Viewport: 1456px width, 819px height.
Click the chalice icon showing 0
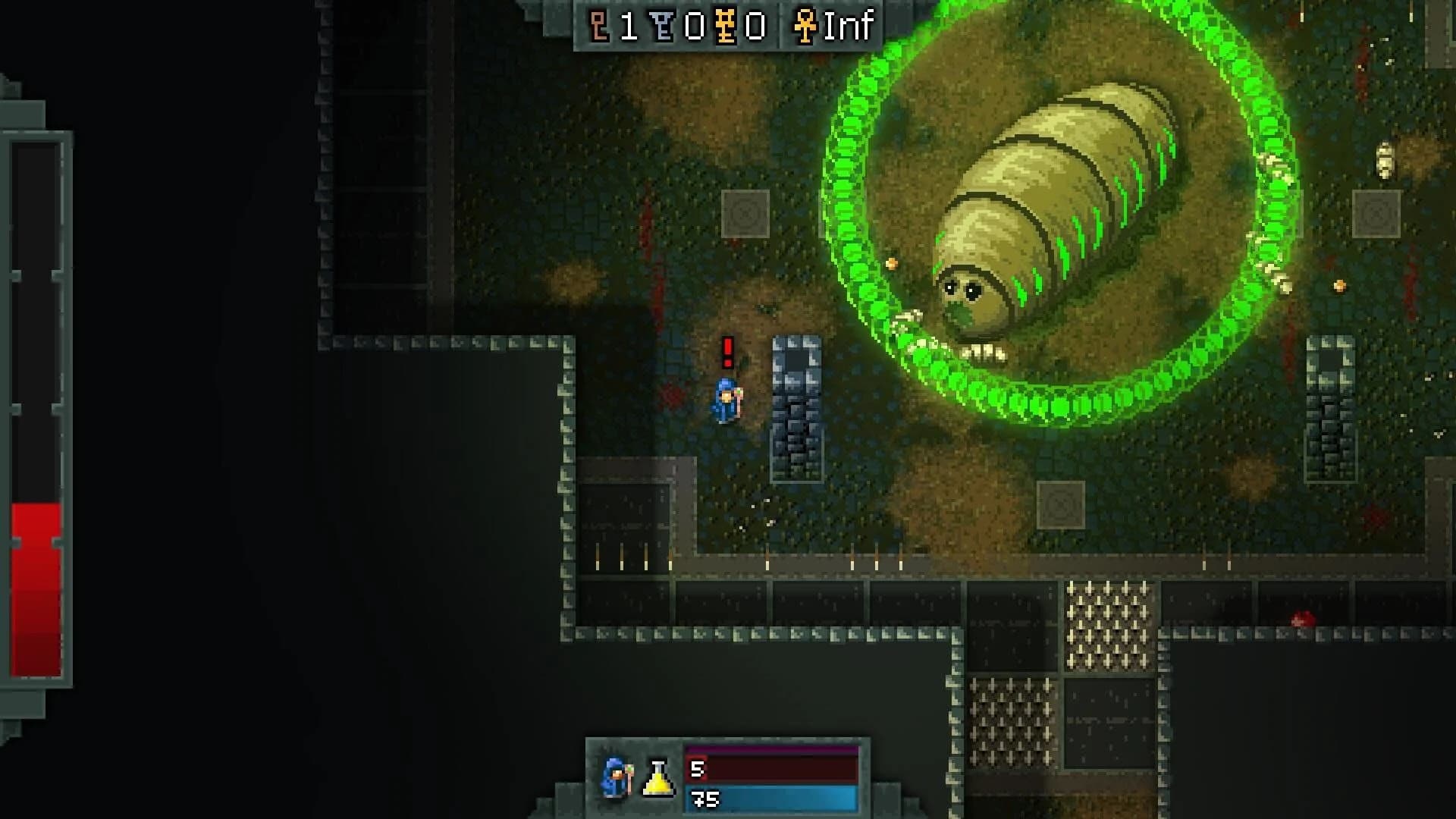[661, 25]
